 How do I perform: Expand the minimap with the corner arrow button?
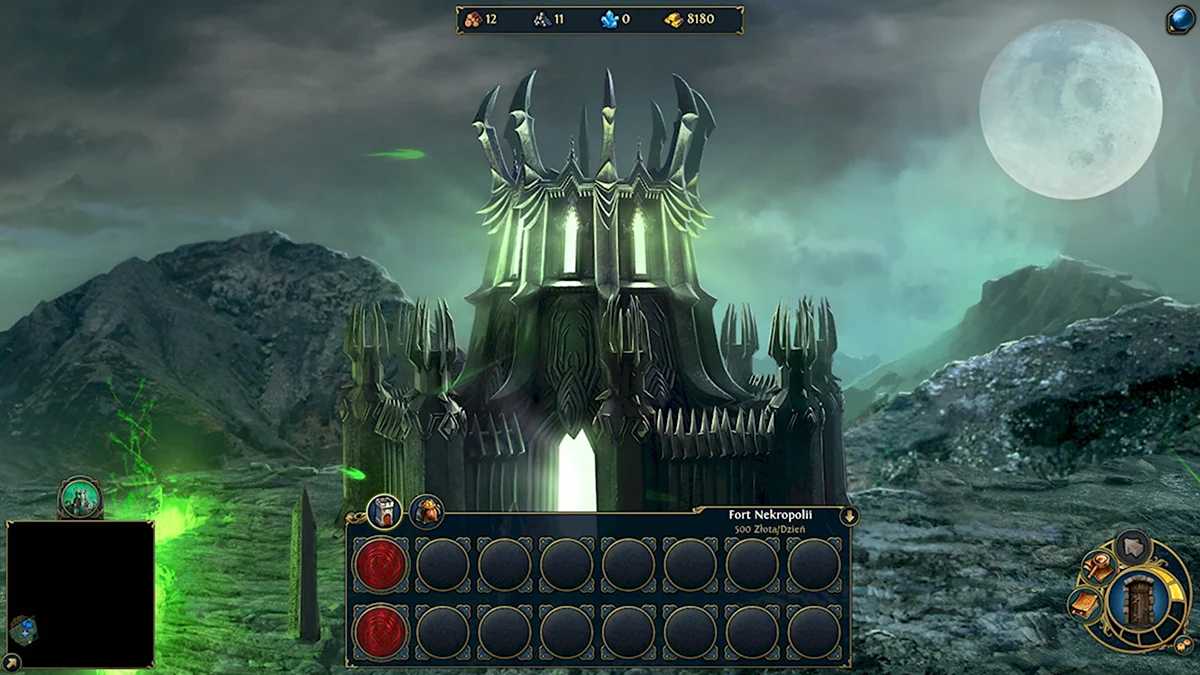coord(10,662)
